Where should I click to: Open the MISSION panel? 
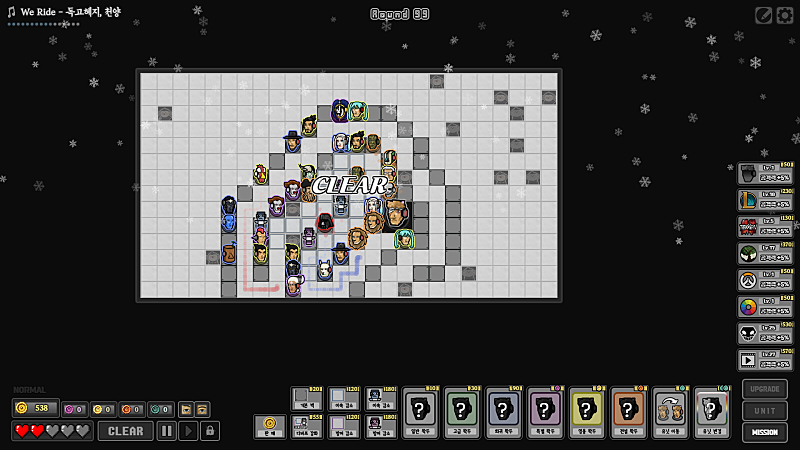click(765, 433)
